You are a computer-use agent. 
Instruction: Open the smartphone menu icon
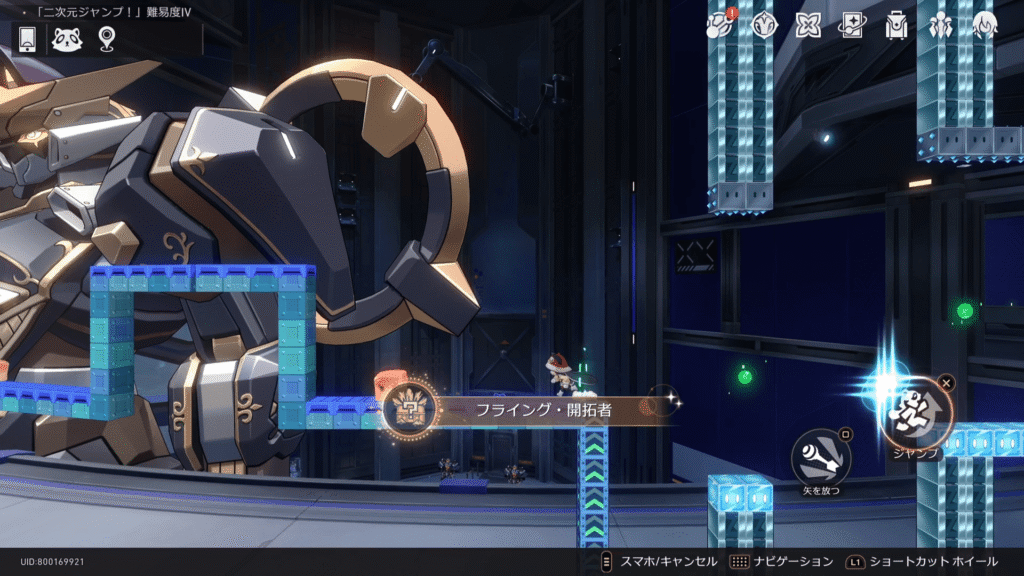click(x=27, y=39)
